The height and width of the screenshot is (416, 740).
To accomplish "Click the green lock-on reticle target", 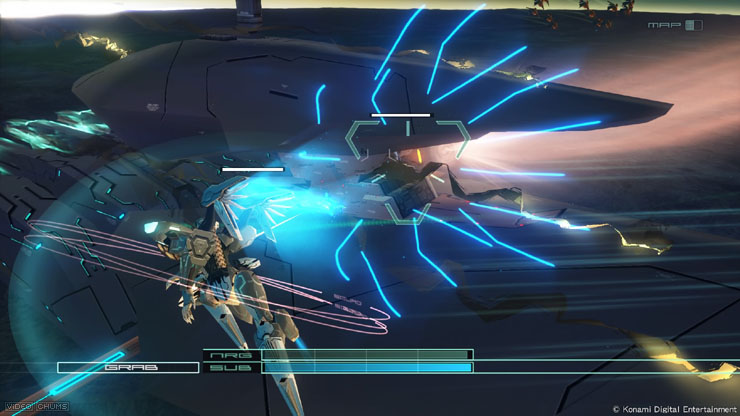I will point(407,170).
